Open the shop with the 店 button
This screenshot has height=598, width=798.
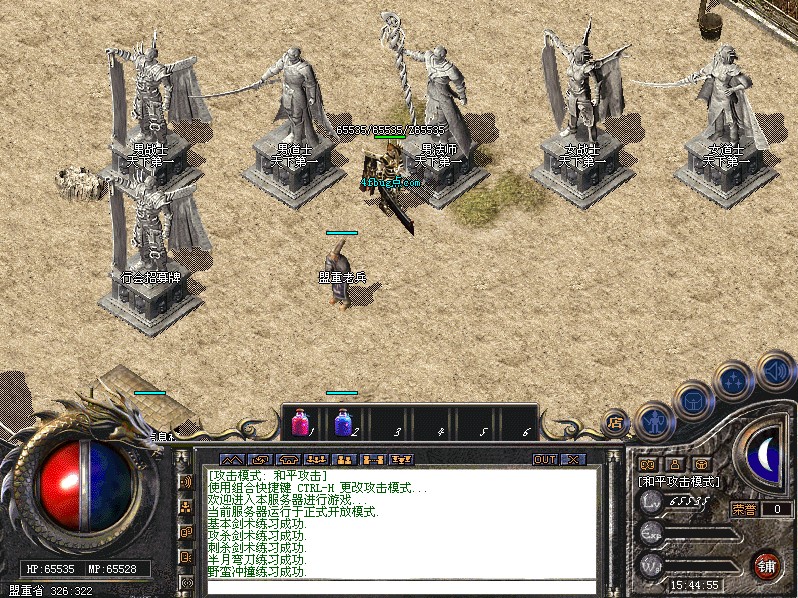[616, 422]
